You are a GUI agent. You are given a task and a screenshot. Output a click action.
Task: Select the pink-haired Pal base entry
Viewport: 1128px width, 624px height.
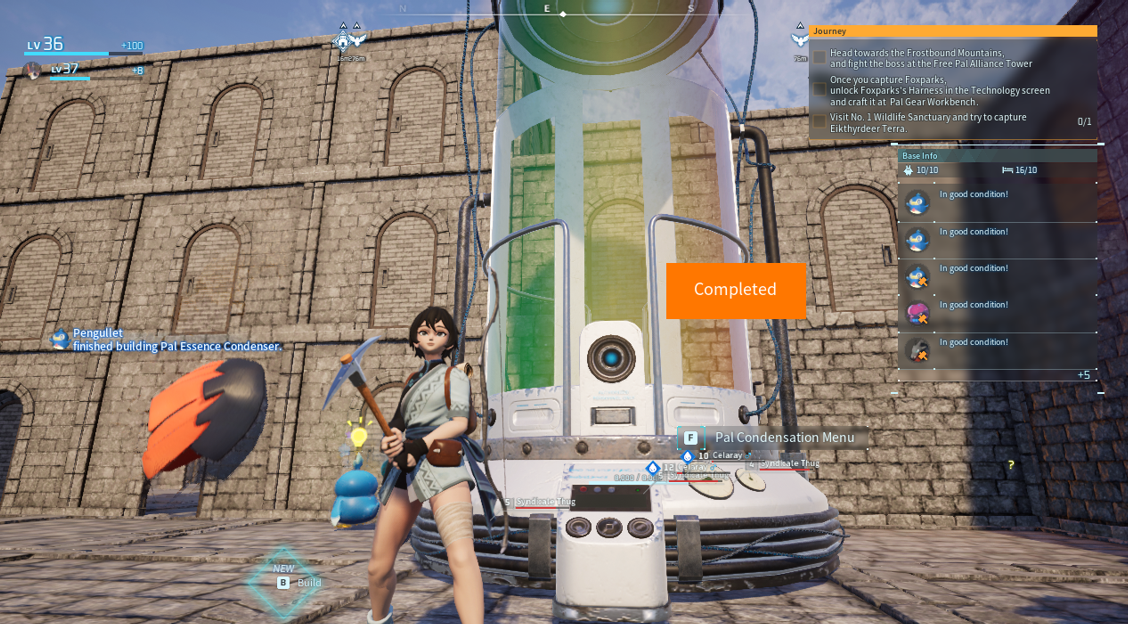(918, 313)
